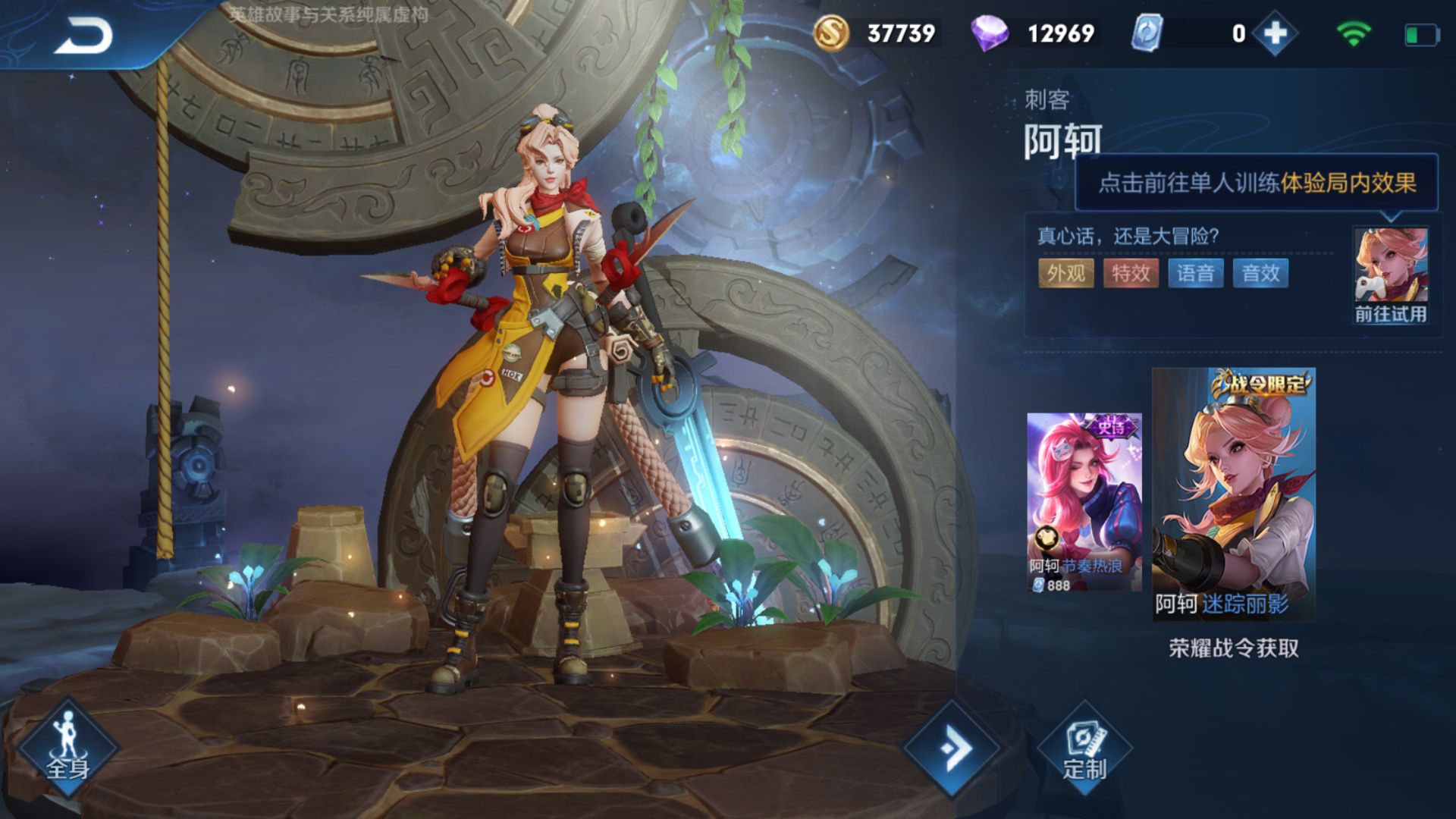
Task: Toggle the 全身 full-body view
Action: click(x=68, y=748)
